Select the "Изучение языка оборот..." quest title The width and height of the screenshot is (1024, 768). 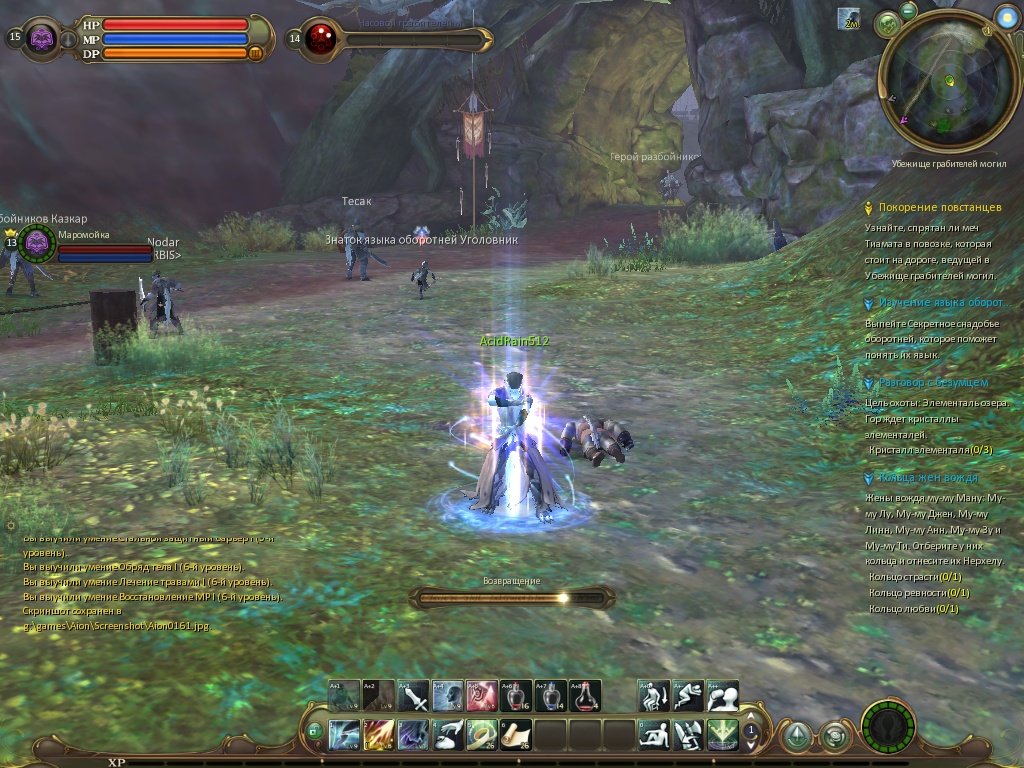940,302
